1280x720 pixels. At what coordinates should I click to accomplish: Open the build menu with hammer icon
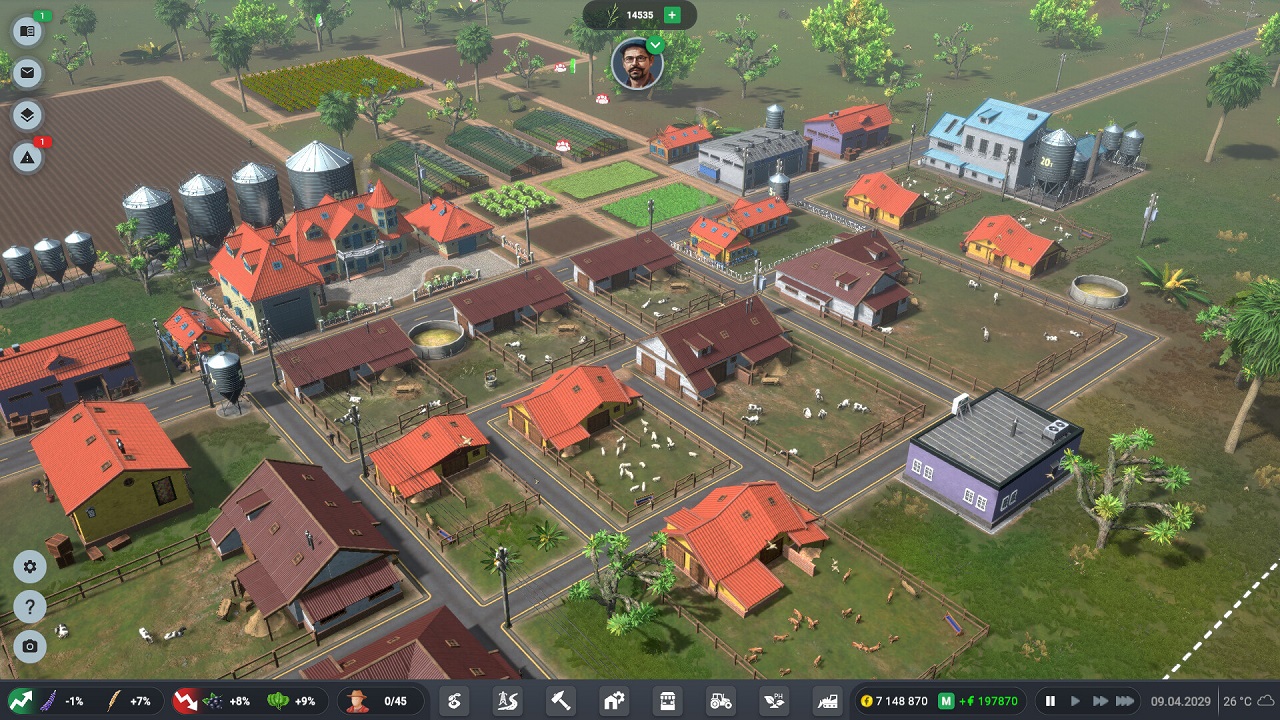coord(560,700)
